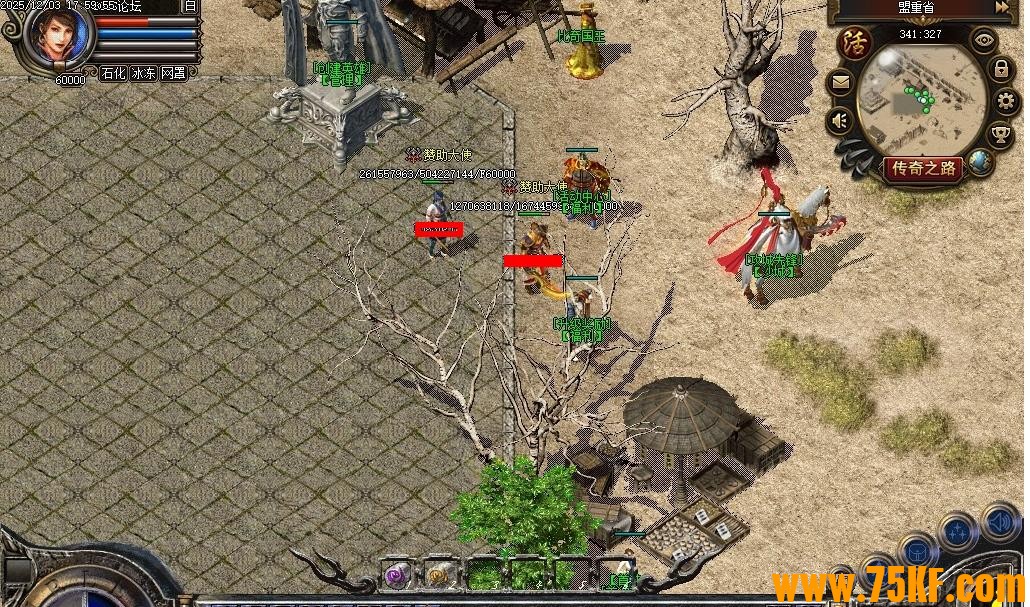
Task: Click the 白 button on top bar
Action: coord(191,6)
